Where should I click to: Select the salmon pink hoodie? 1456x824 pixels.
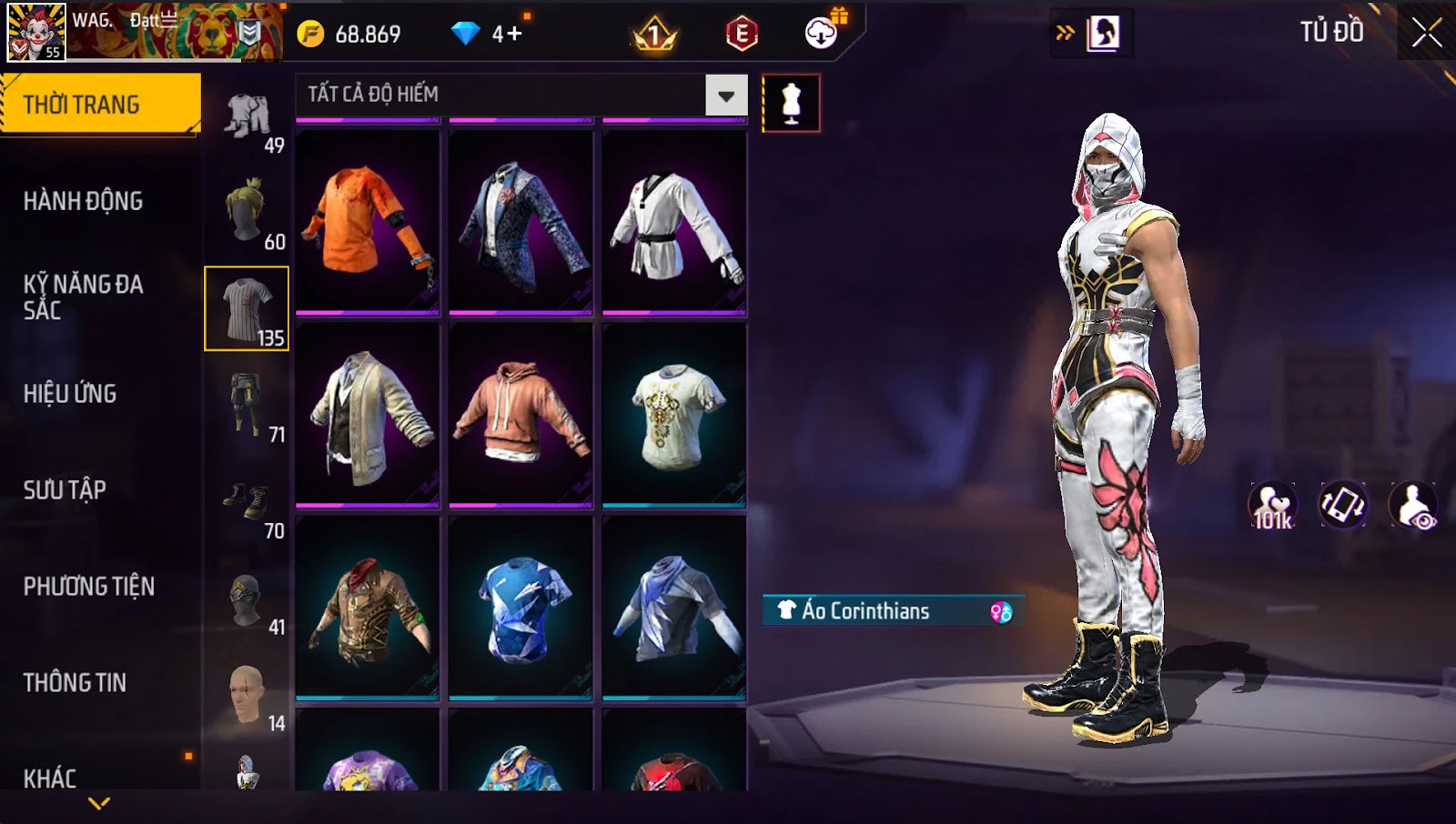pyautogui.click(x=521, y=415)
